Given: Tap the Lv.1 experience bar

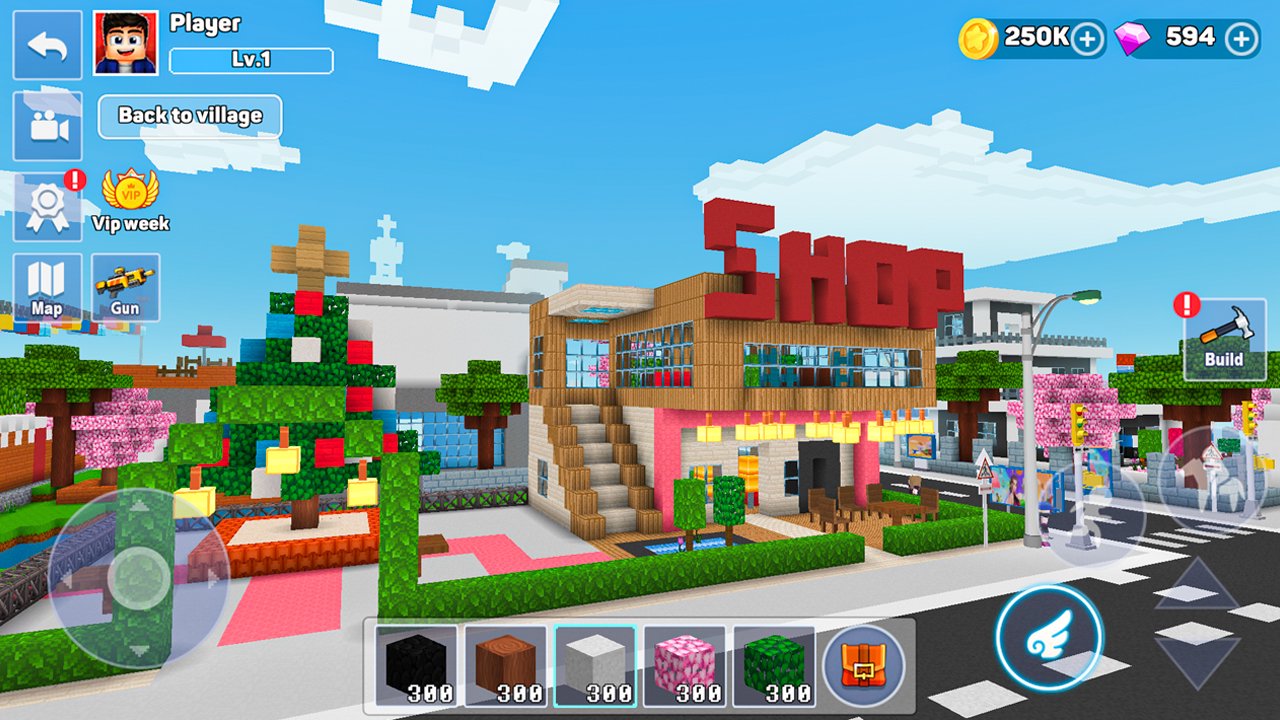Looking at the screenshot, I should pos(250,60).
